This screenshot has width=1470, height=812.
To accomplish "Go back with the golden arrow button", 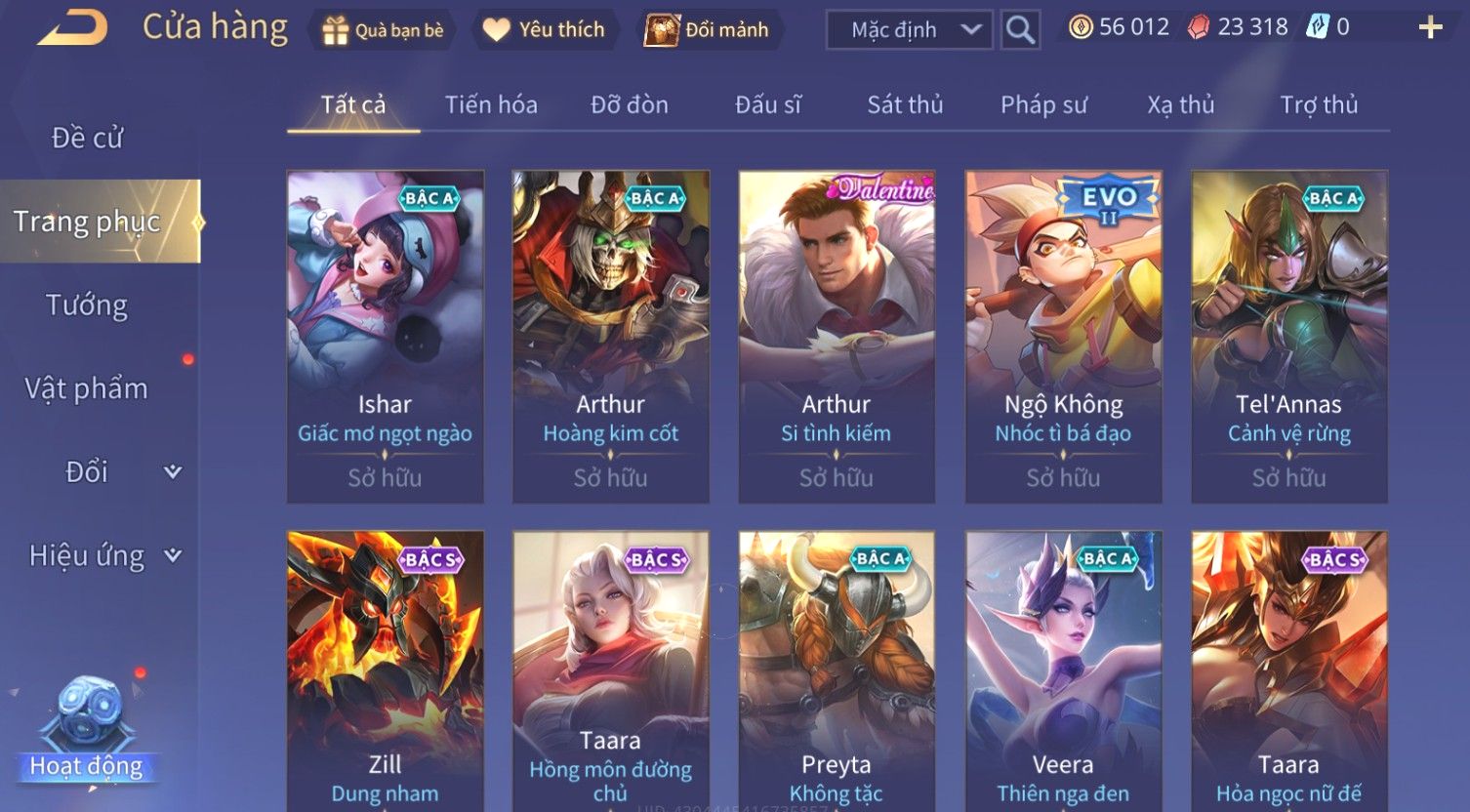I will [73, 28].
